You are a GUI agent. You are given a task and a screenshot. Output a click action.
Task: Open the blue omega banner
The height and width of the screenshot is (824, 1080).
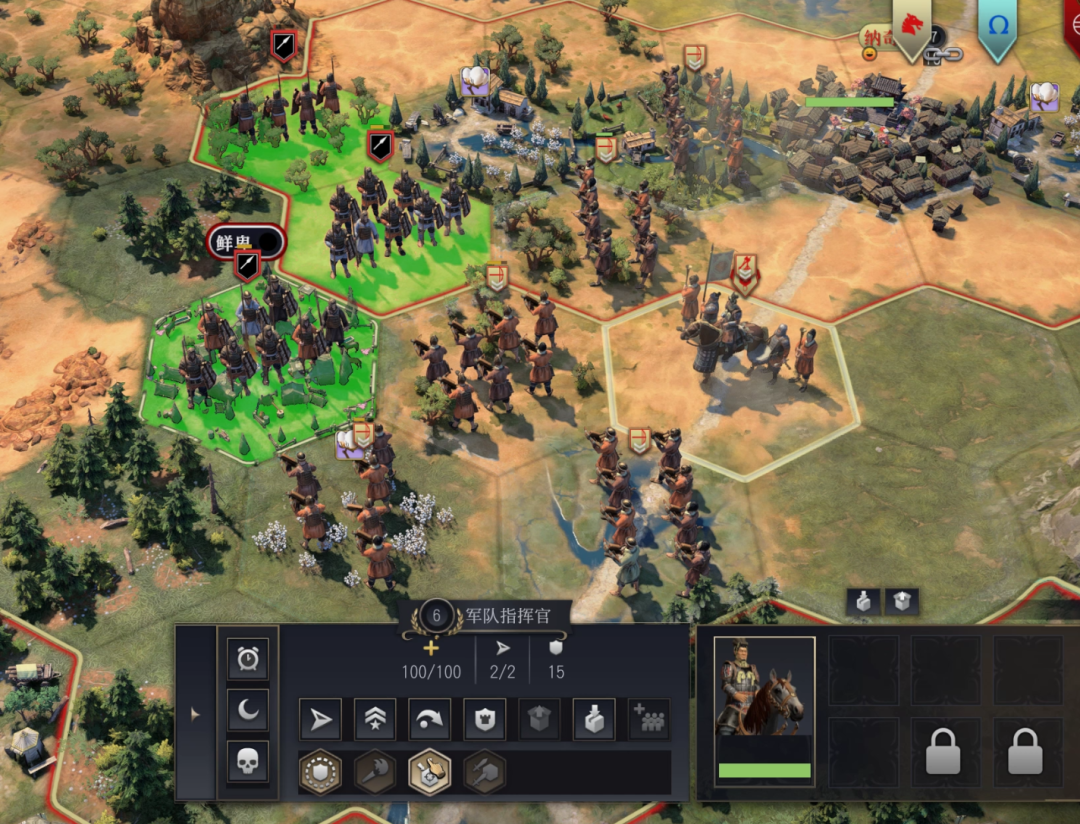point(997,27)
